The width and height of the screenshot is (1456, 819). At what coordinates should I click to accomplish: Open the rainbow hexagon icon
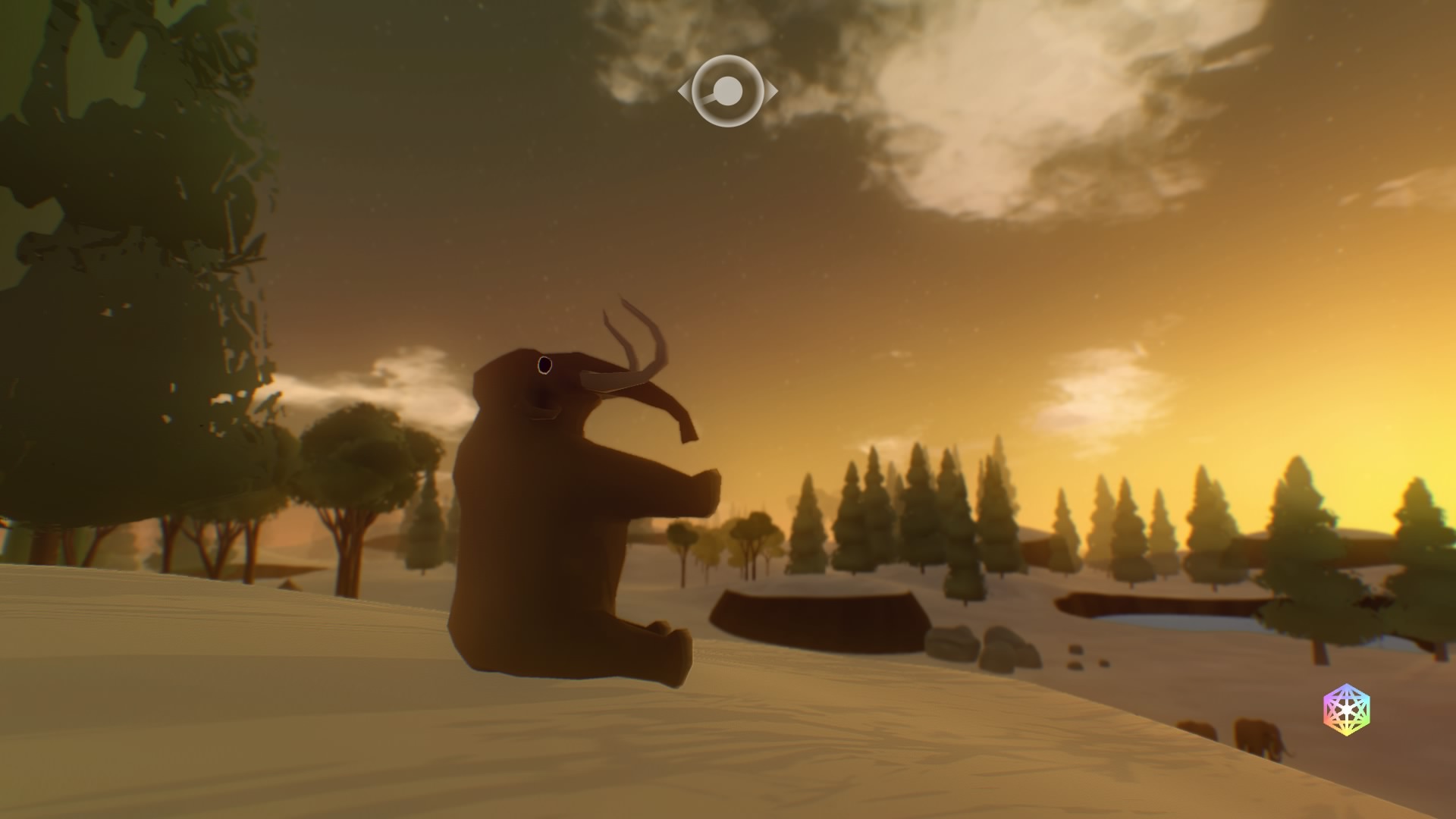point(1347,710)
